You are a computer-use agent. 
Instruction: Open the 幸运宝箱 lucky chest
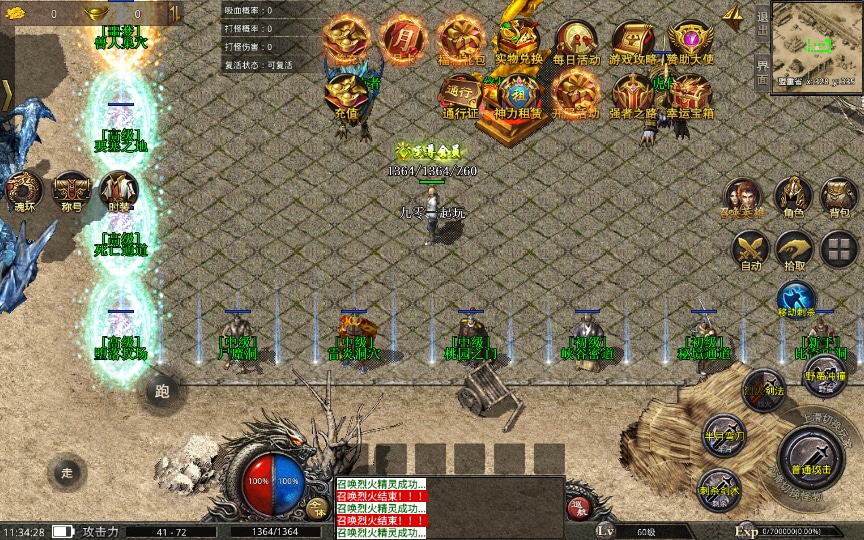[x=691, y=94]
